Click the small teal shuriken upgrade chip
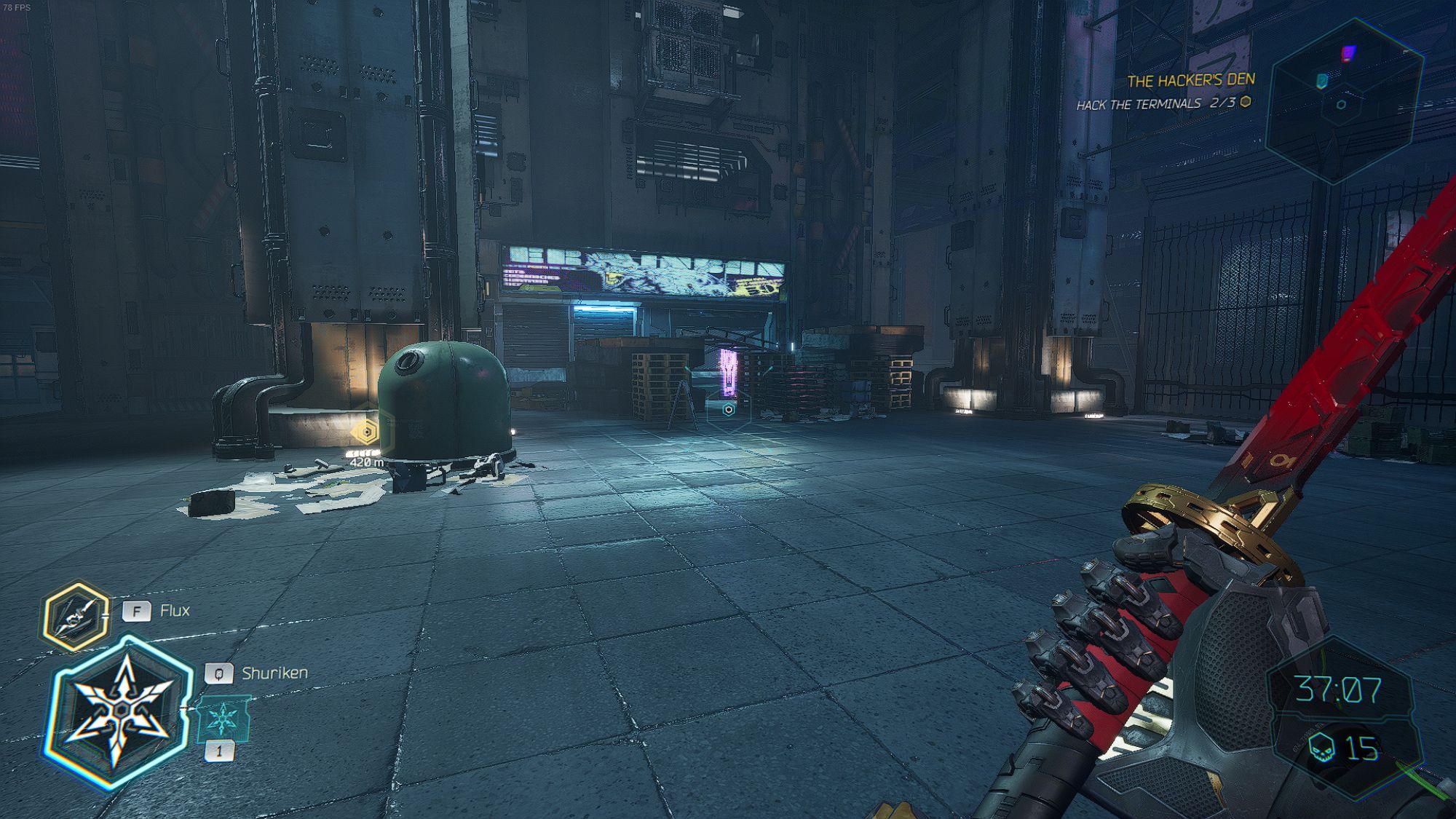 [x=223, y=719]
